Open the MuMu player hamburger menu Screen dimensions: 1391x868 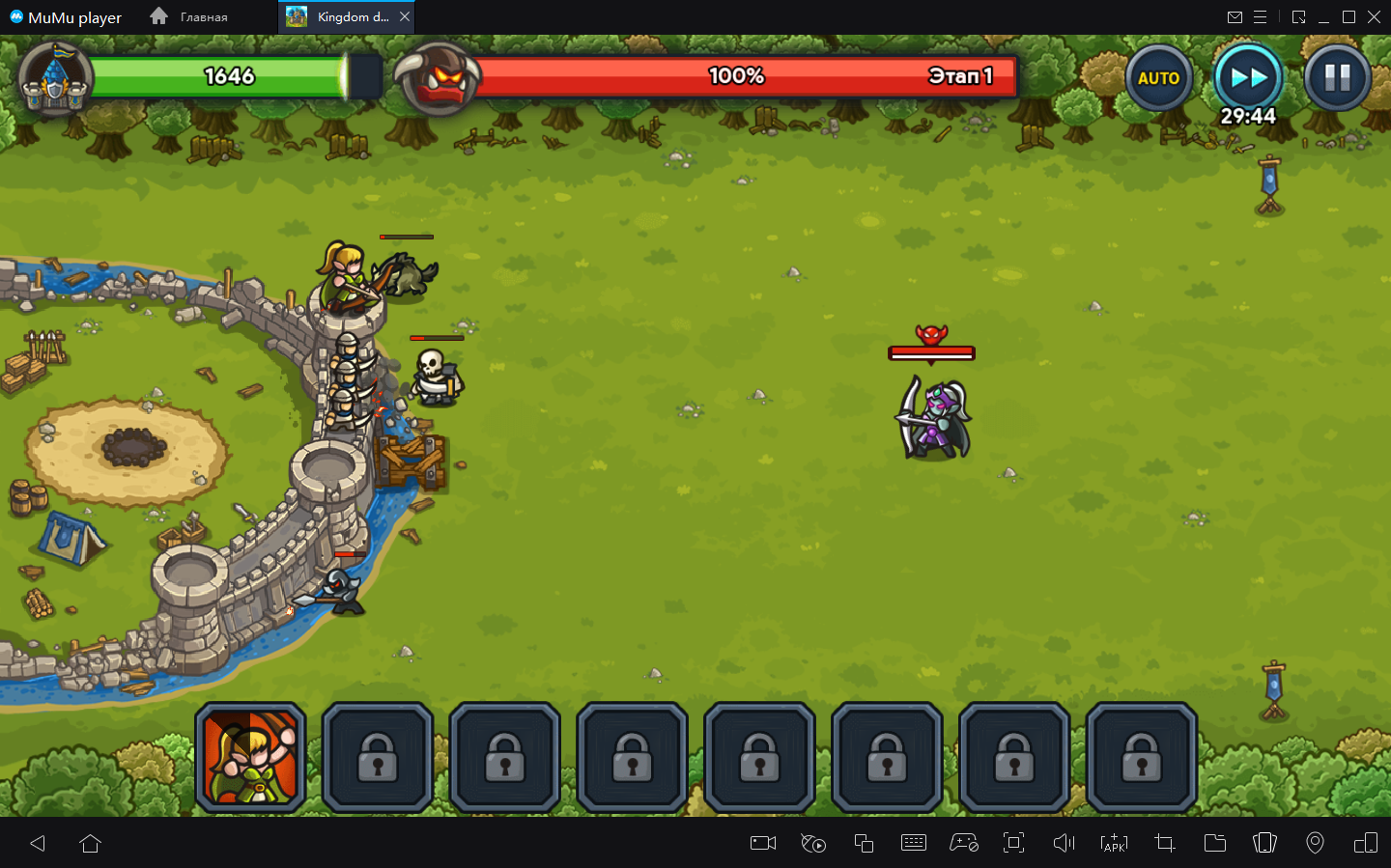1260,17
